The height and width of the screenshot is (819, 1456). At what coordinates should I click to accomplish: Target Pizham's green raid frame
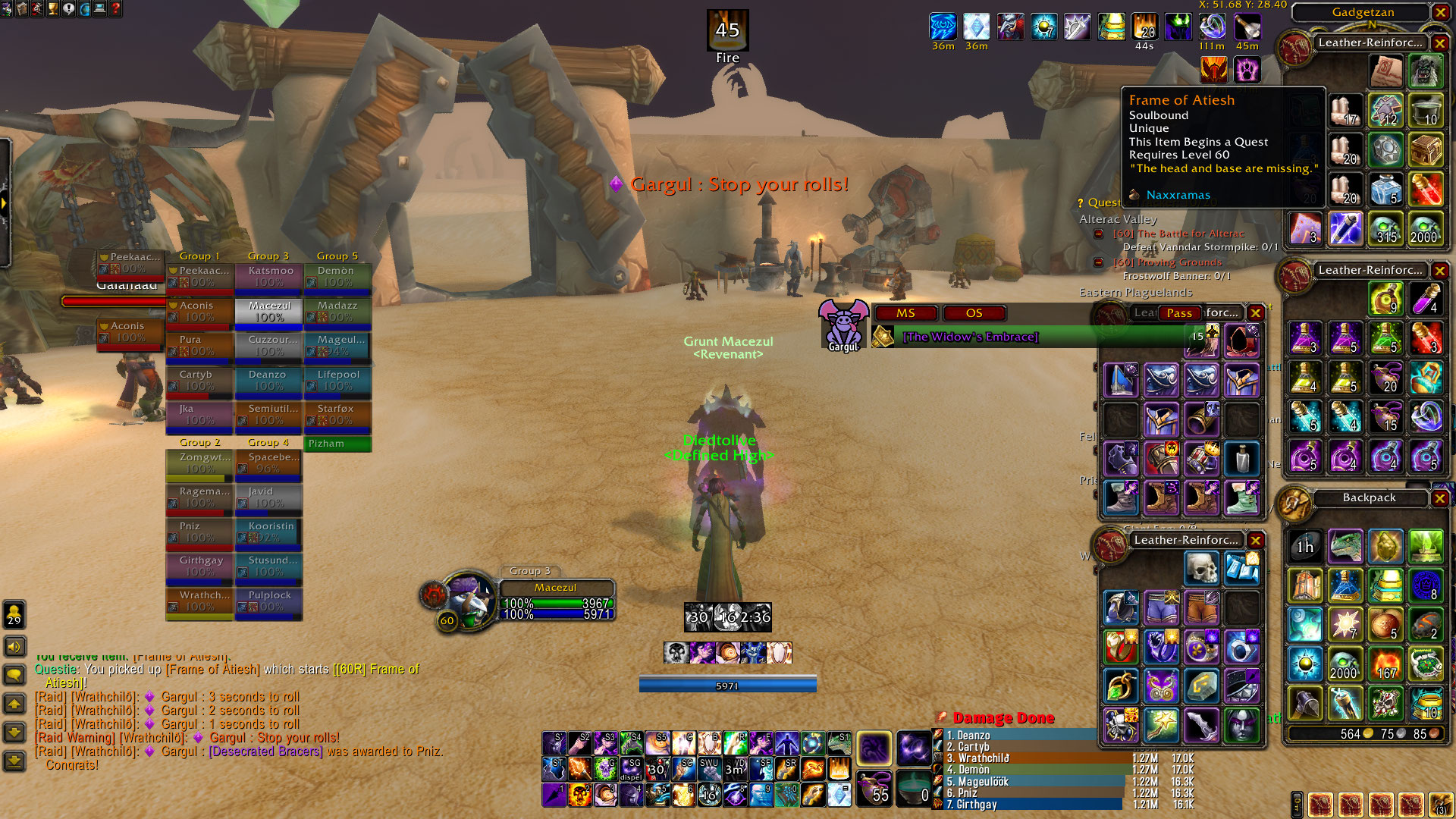point(337,444)
